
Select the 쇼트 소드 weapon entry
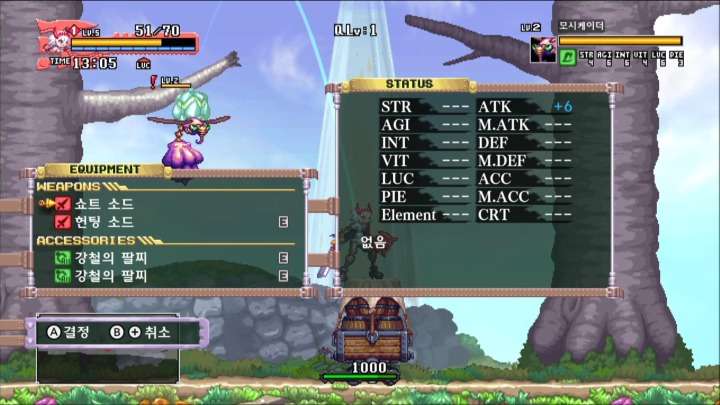104,204
